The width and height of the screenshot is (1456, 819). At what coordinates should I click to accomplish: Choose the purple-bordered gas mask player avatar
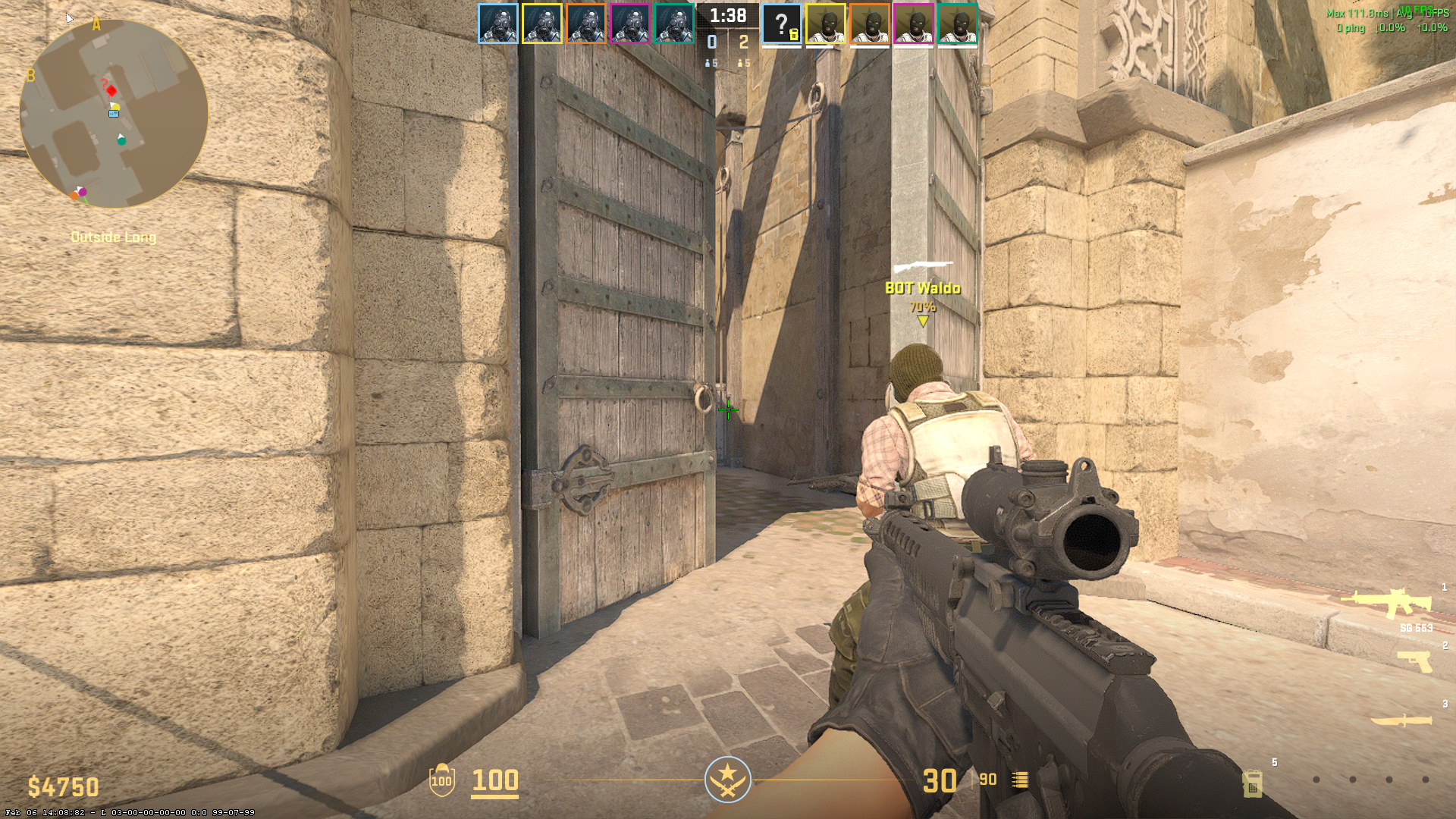coord(630,24)
